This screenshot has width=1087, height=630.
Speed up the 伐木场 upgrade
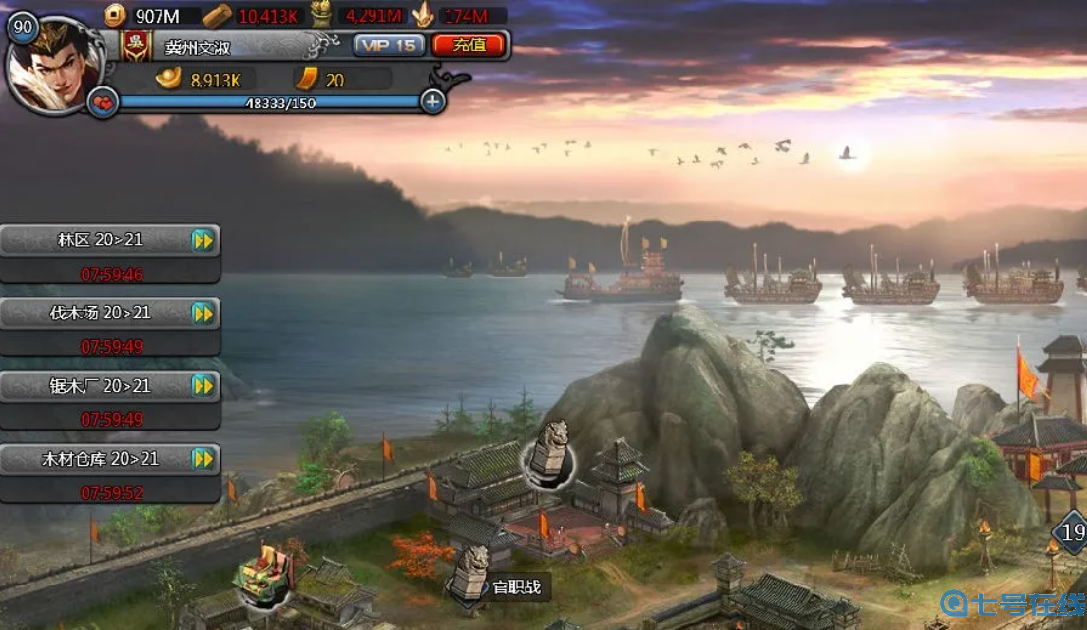pos(203,313)
